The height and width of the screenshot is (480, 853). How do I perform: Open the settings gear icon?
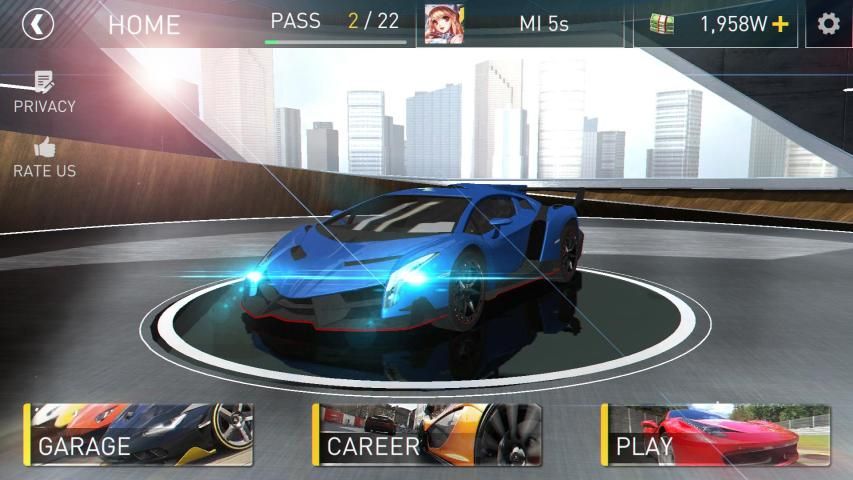click(828, 24)
